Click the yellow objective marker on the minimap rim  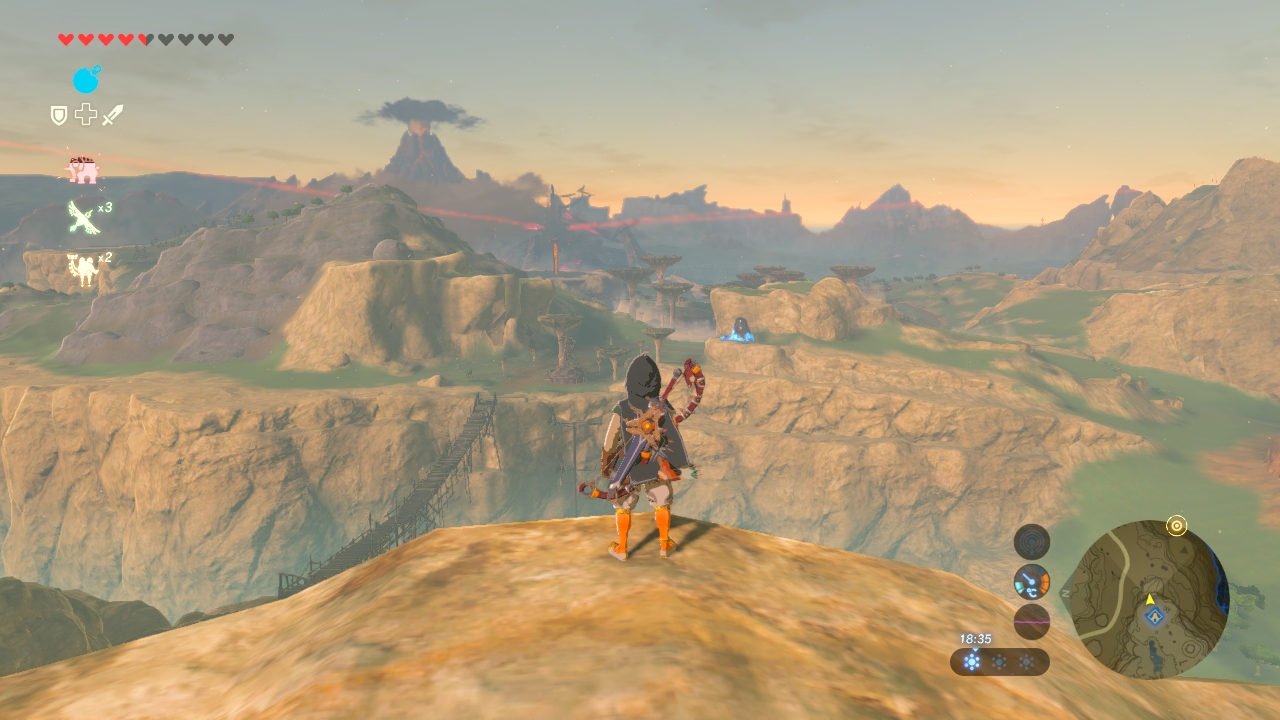tap(1177, 526)
